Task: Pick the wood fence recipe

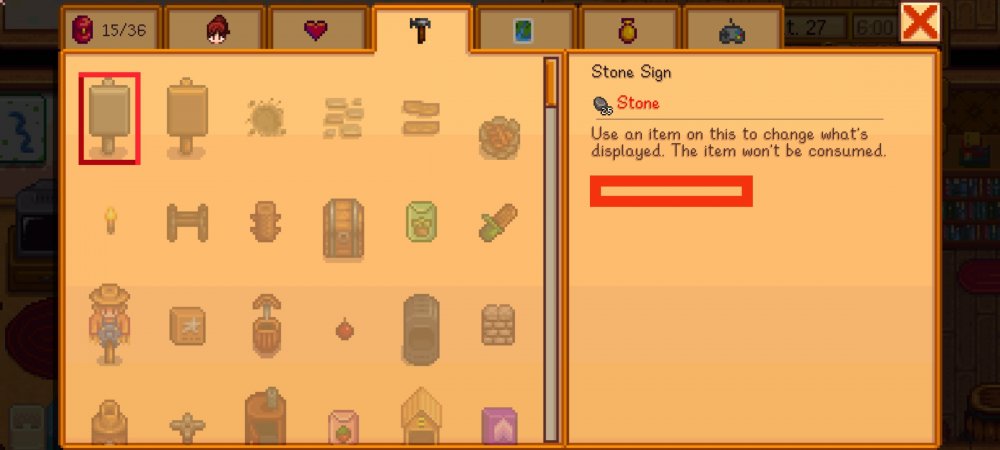Action: [x=187, y=220]
